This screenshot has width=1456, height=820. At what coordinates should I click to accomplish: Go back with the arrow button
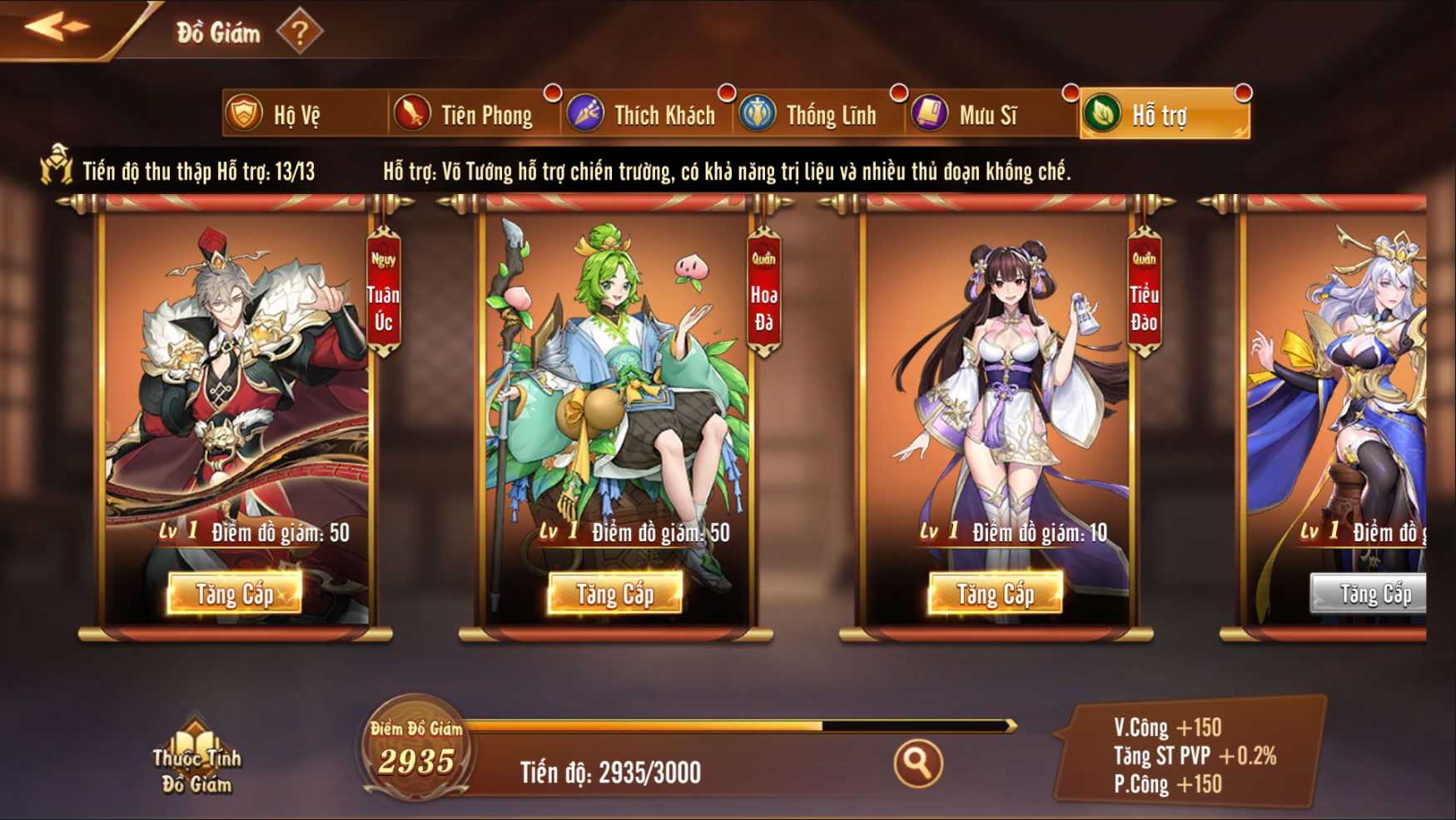pyautogui.click(x=57, y=27)
